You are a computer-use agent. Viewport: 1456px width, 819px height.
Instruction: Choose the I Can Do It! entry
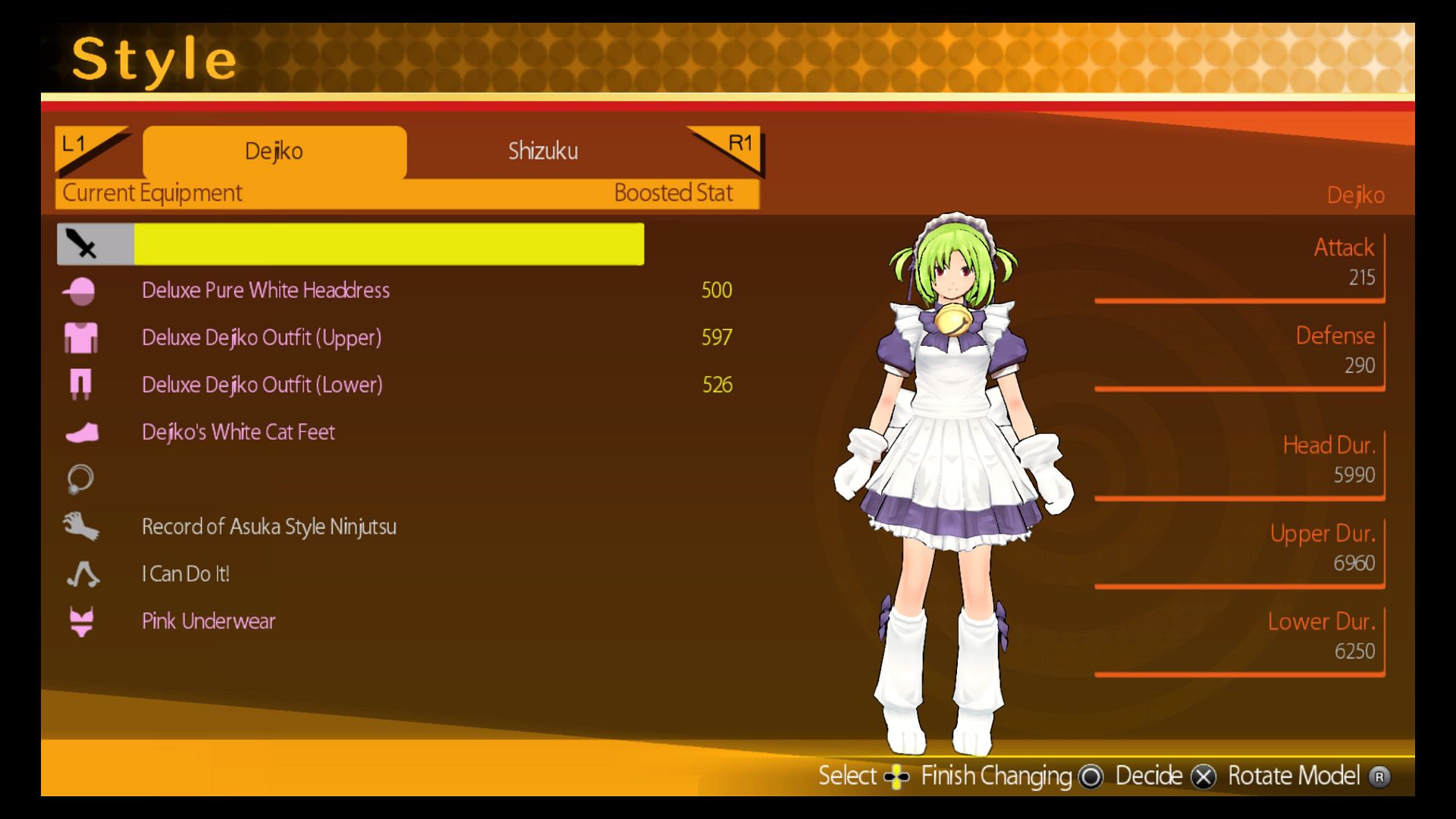click(186, 574)
